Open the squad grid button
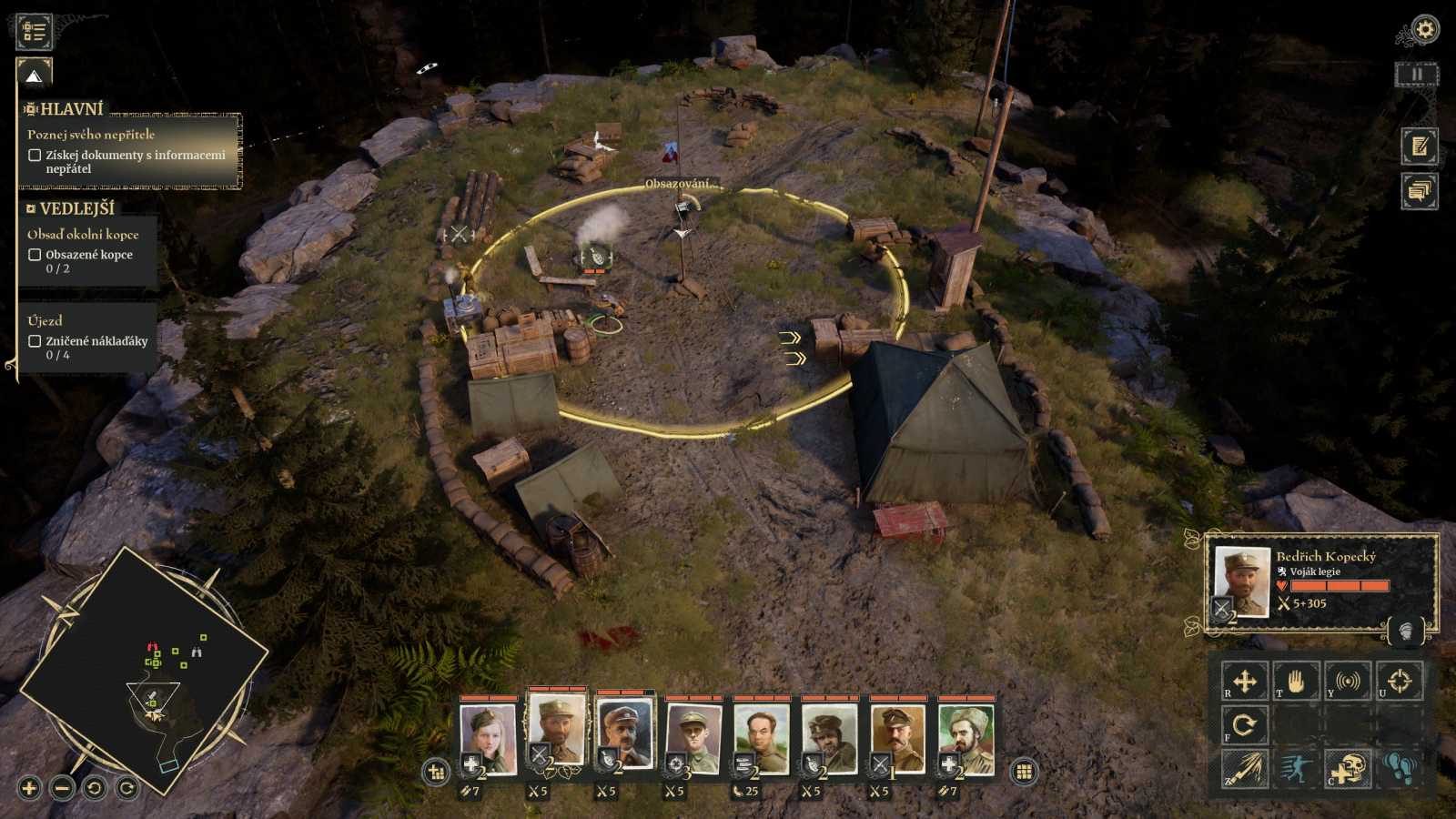This screenshot has width=1456, height=819. click(1024, 772)
